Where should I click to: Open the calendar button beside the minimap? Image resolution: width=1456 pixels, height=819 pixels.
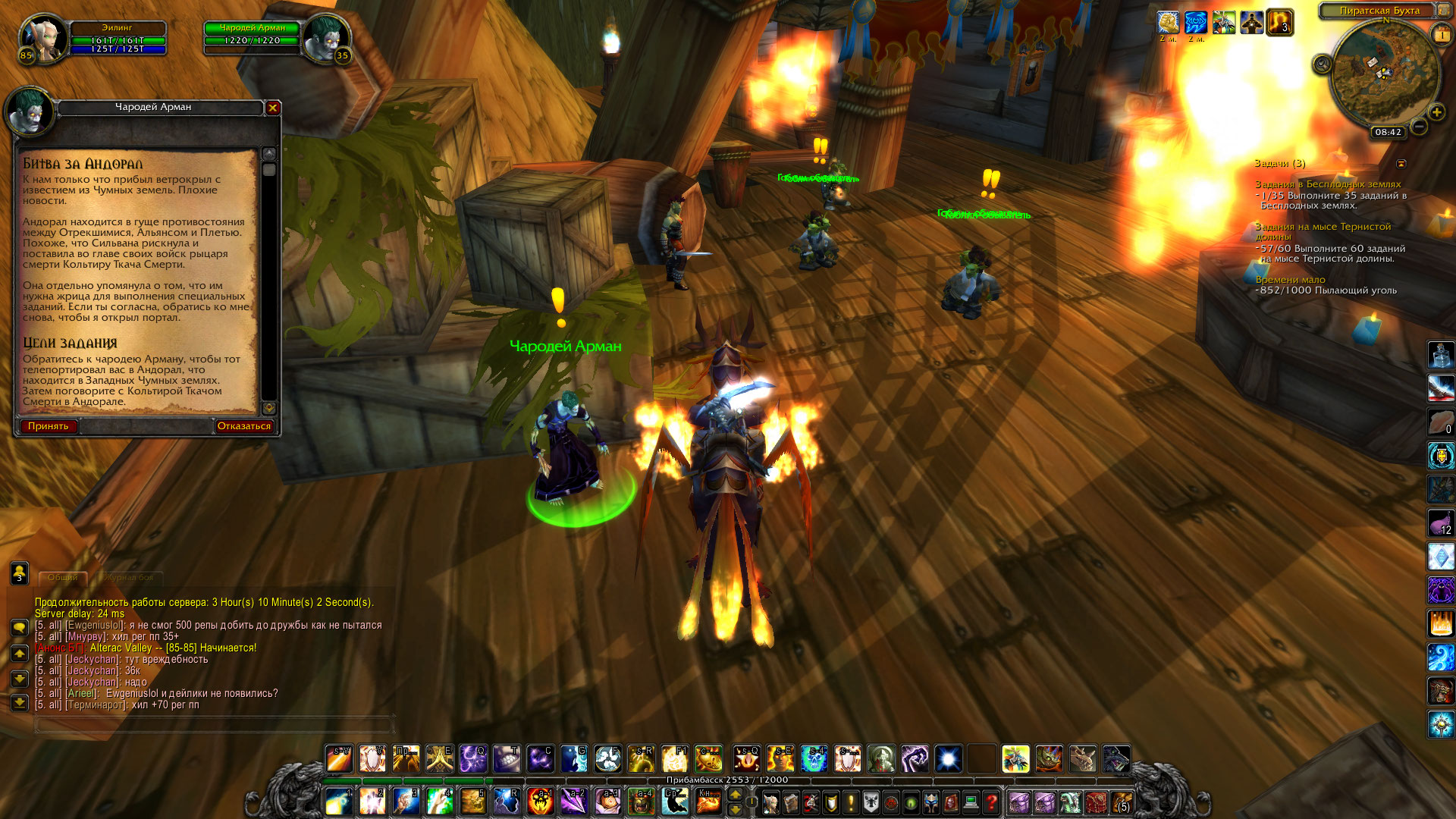(x=1442, y=35)
